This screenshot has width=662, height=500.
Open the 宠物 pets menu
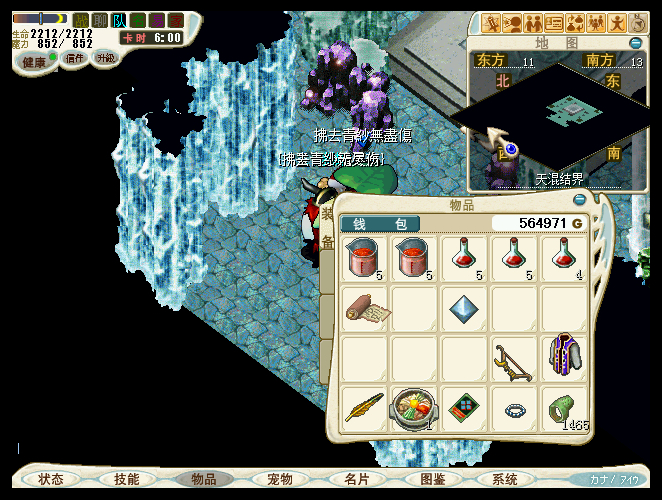coord(280,479)
